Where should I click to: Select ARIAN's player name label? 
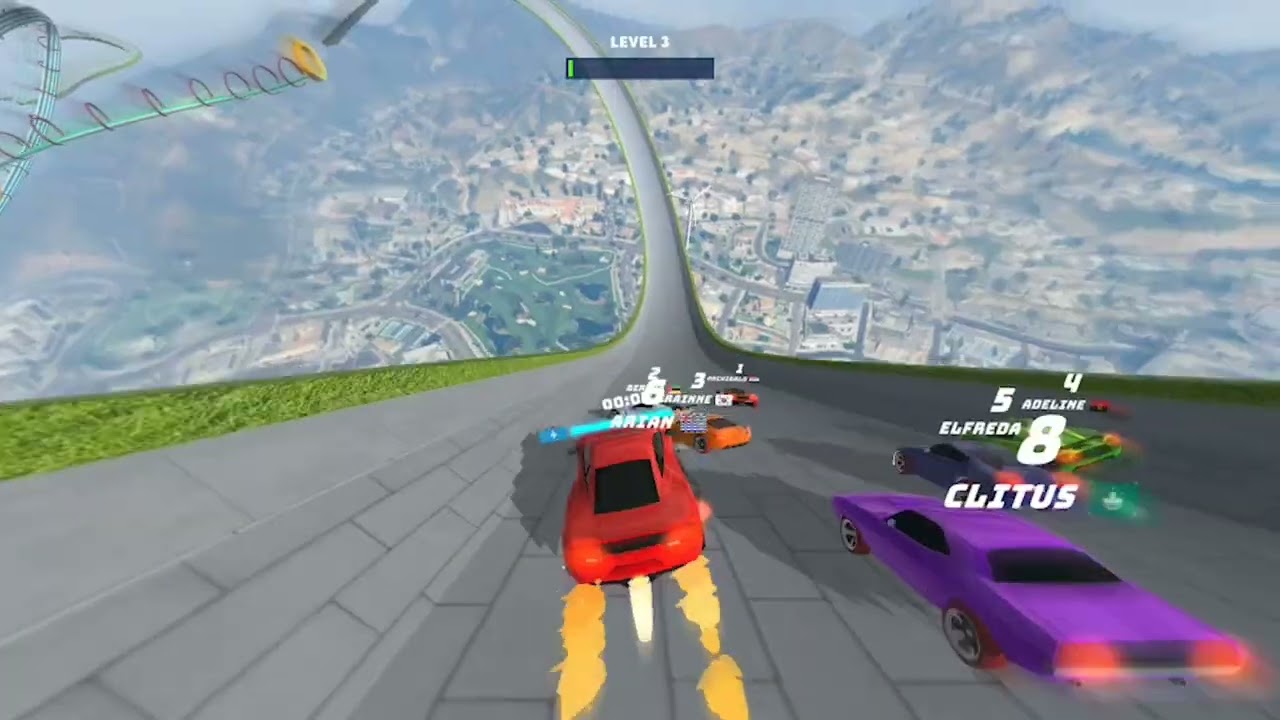click(642, 421)
